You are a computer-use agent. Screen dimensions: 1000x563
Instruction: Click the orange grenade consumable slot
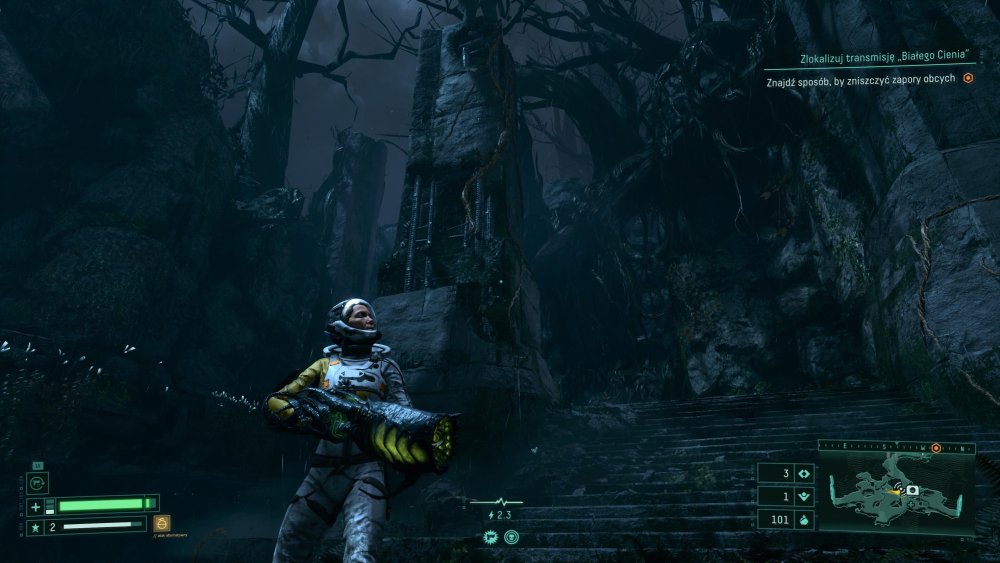162,523
